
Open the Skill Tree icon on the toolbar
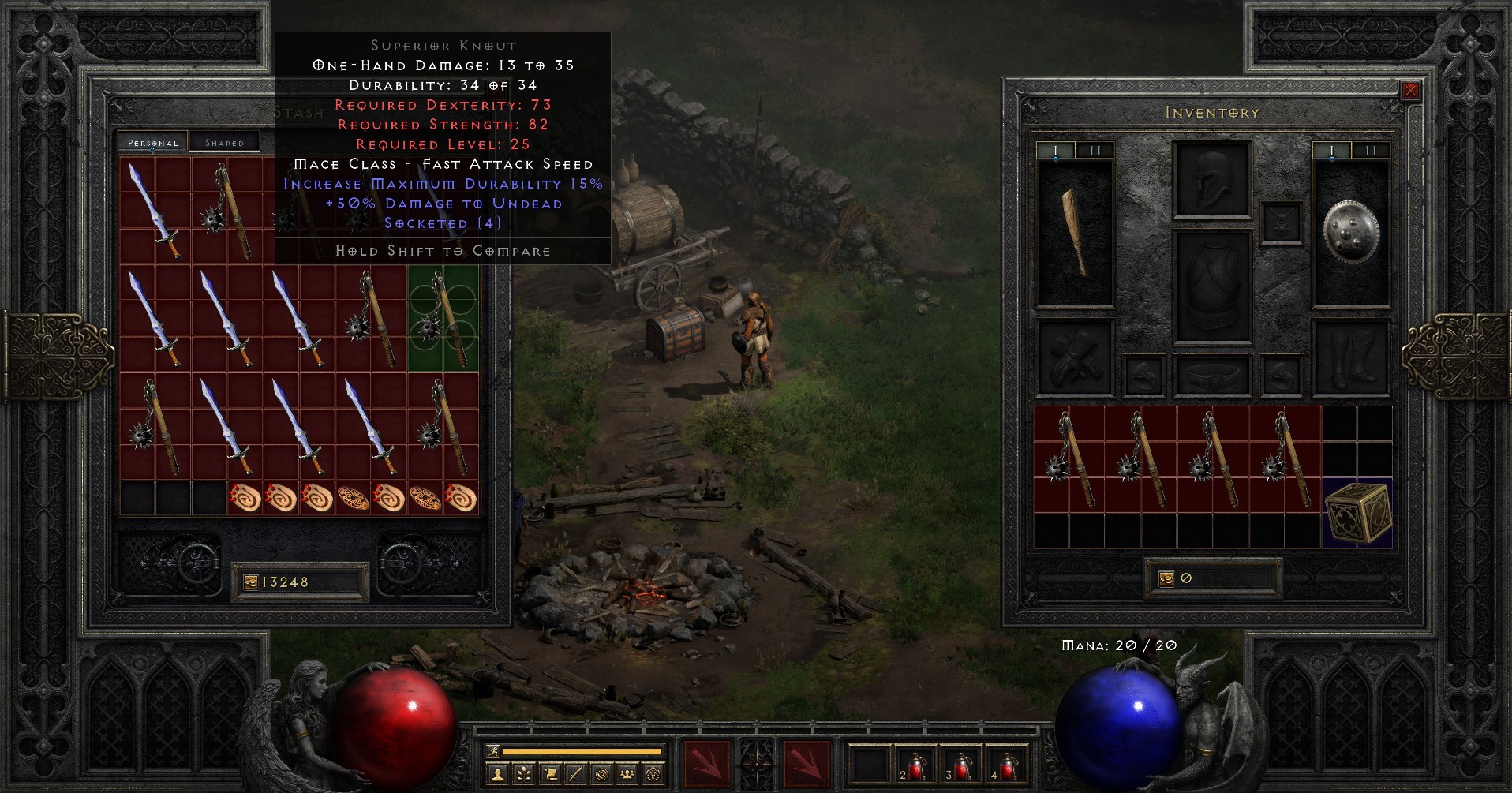tap(523, 774)
